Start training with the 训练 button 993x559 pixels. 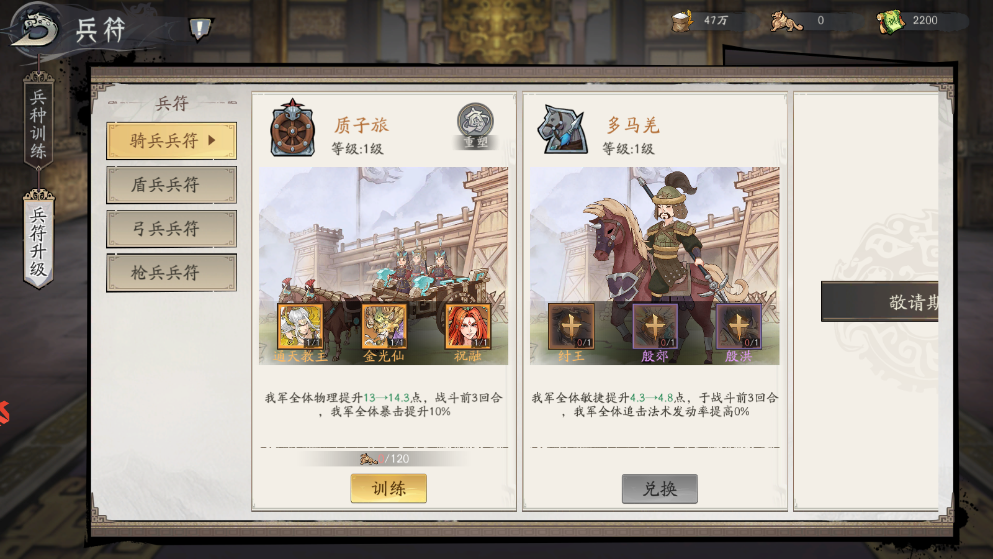point(388,488)
